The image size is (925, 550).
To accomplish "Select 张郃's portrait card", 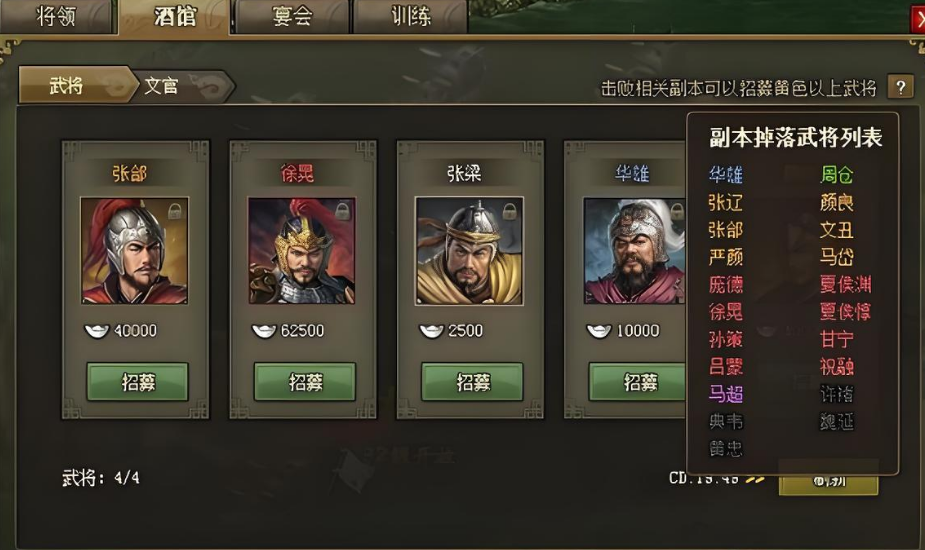I will point(134,251).
